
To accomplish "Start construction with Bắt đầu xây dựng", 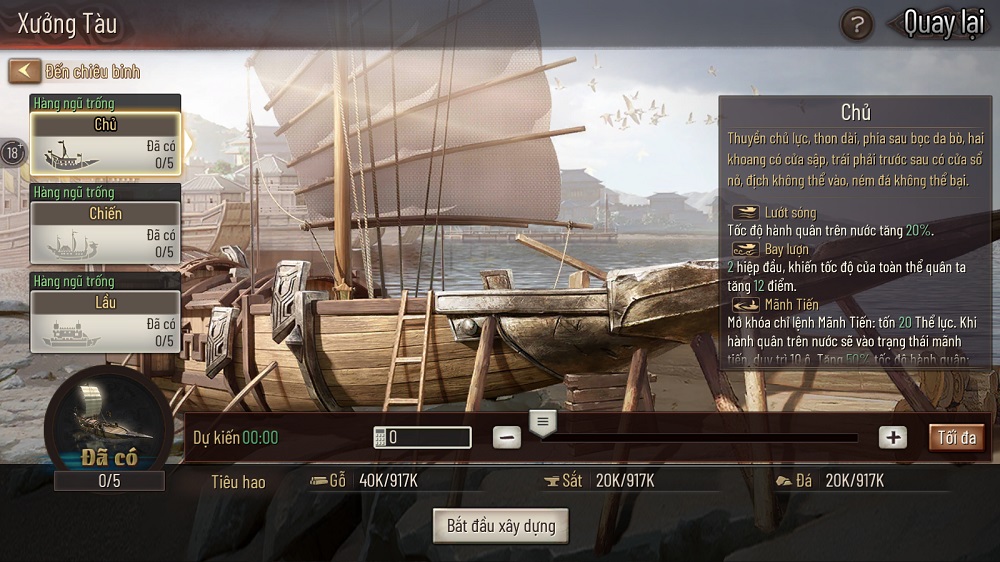I will pyautogui.click(x=501, y=525).
